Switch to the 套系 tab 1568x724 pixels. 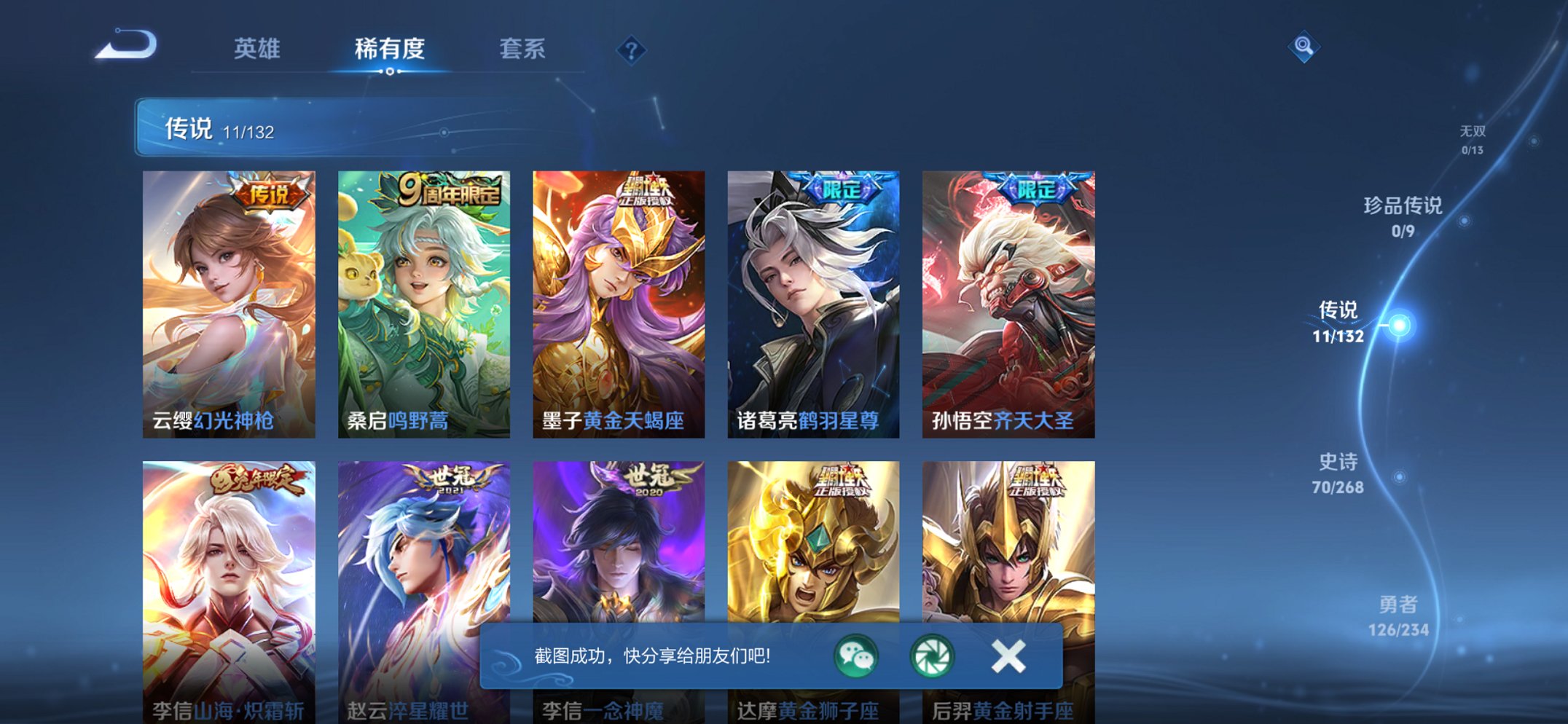tap(522, 49)
